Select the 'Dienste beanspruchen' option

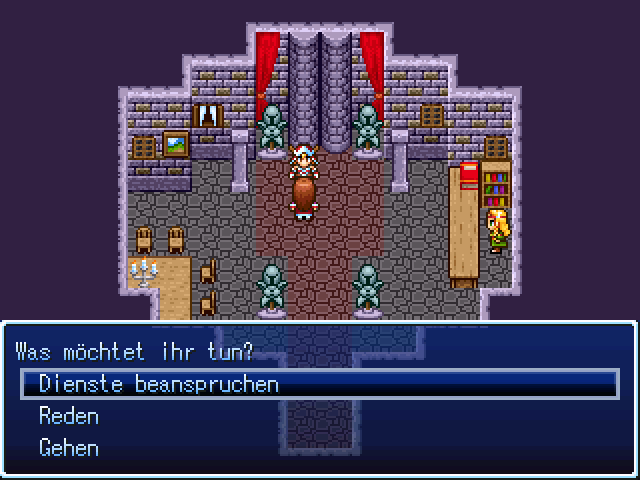click(x=159, y=384)
